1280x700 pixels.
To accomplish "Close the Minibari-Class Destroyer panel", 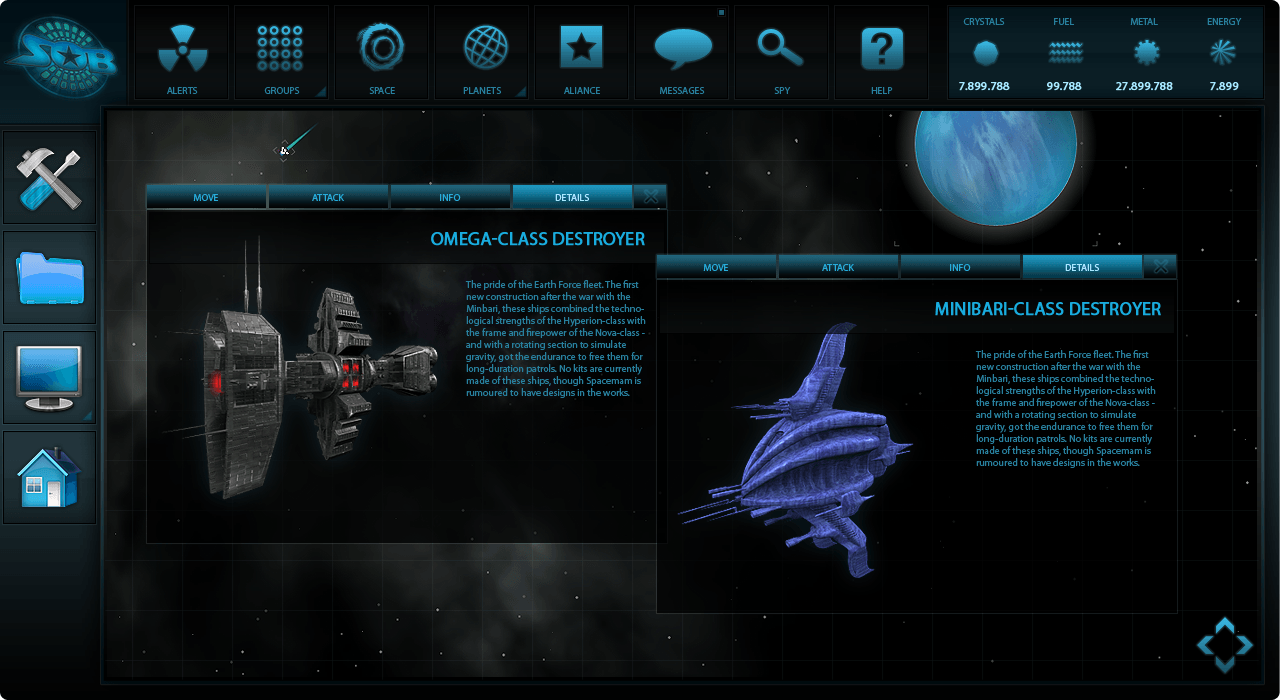I will 1161,267.
